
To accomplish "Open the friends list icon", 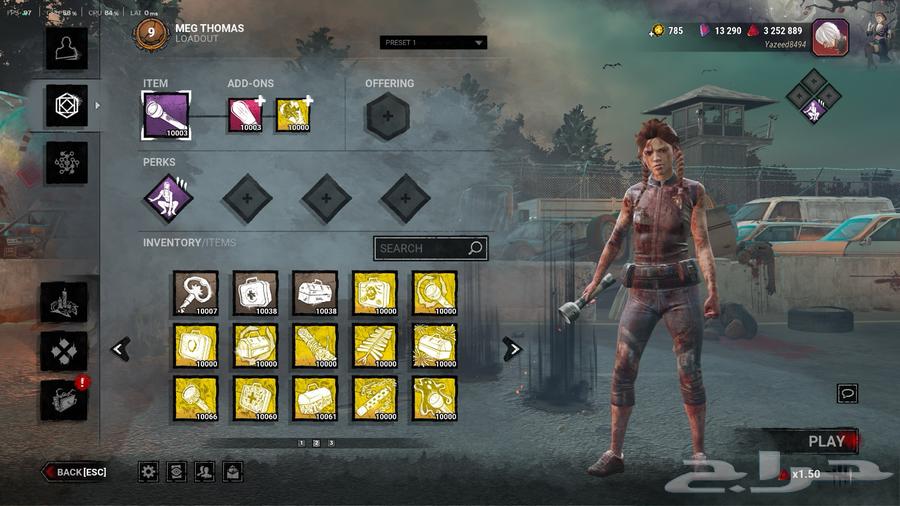I will click(204, 472).
